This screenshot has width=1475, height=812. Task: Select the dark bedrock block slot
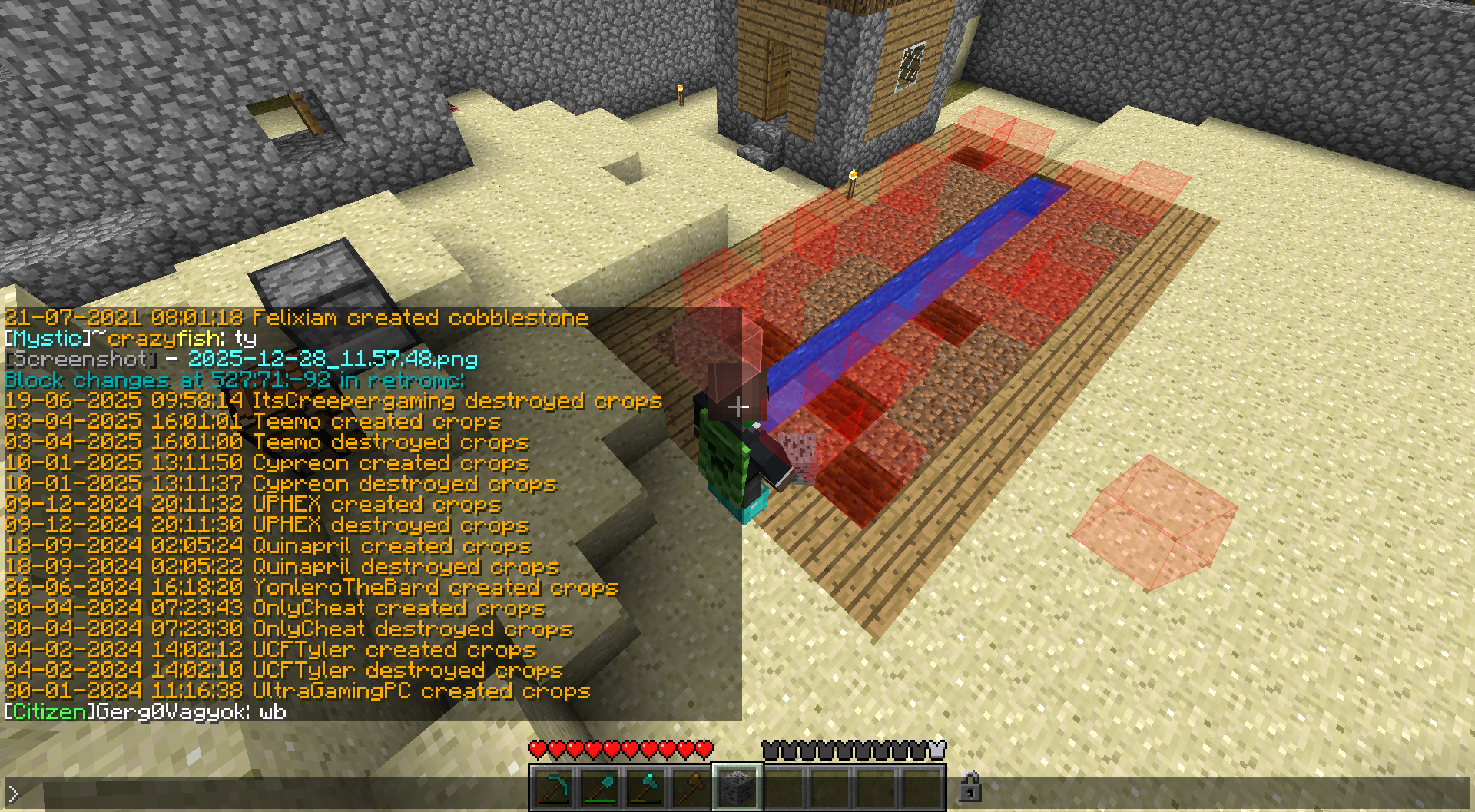click(x=737, y=788)
